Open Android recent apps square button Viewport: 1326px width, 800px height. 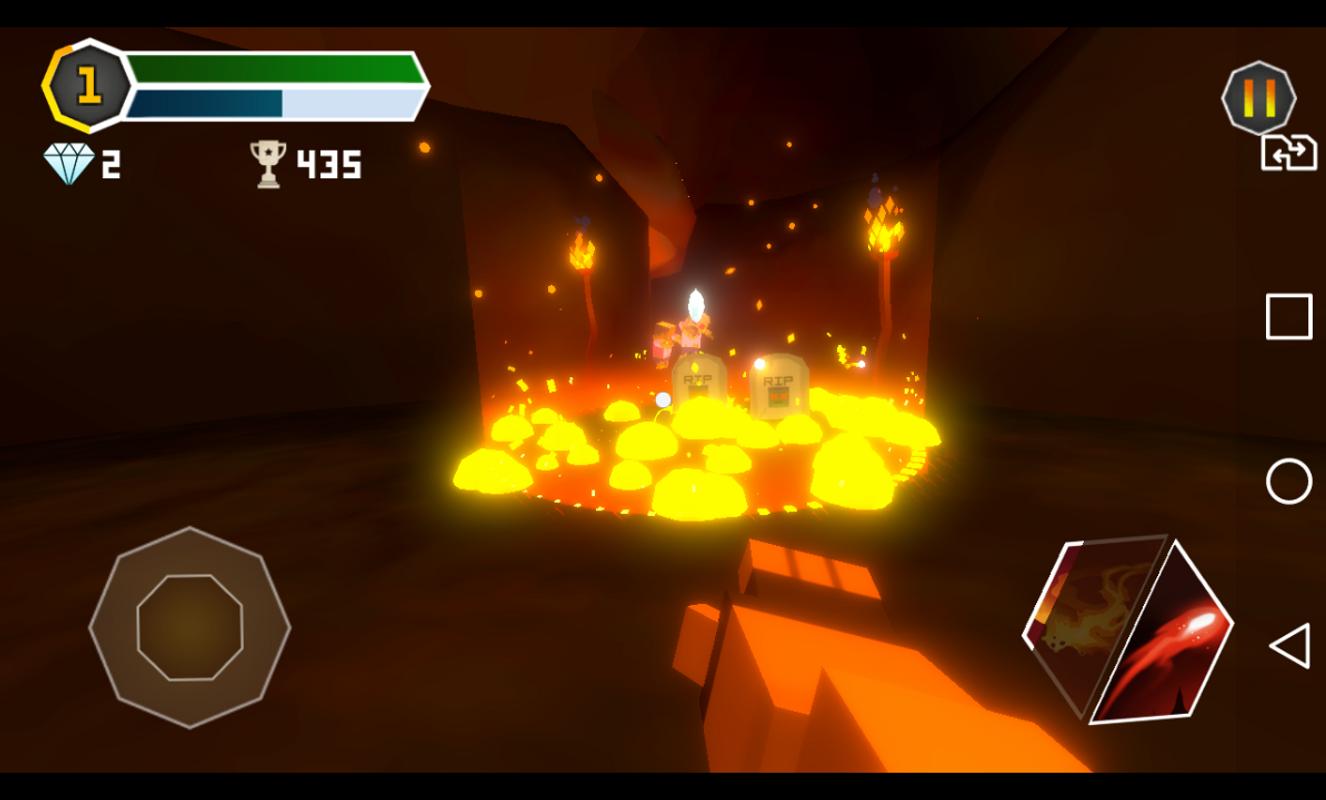[1288, 317]
